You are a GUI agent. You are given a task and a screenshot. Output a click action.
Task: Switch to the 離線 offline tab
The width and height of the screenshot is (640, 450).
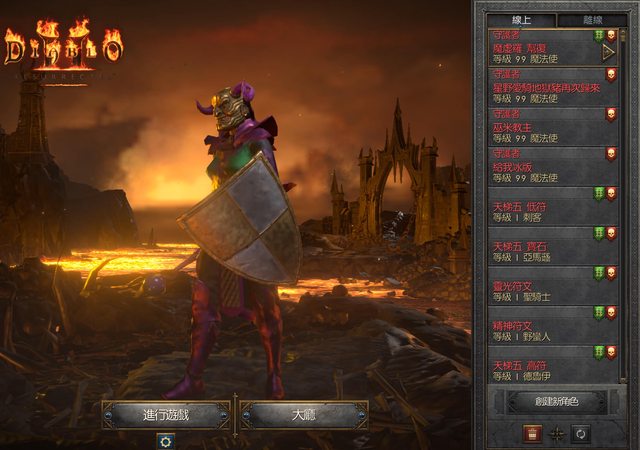point(590,20)
